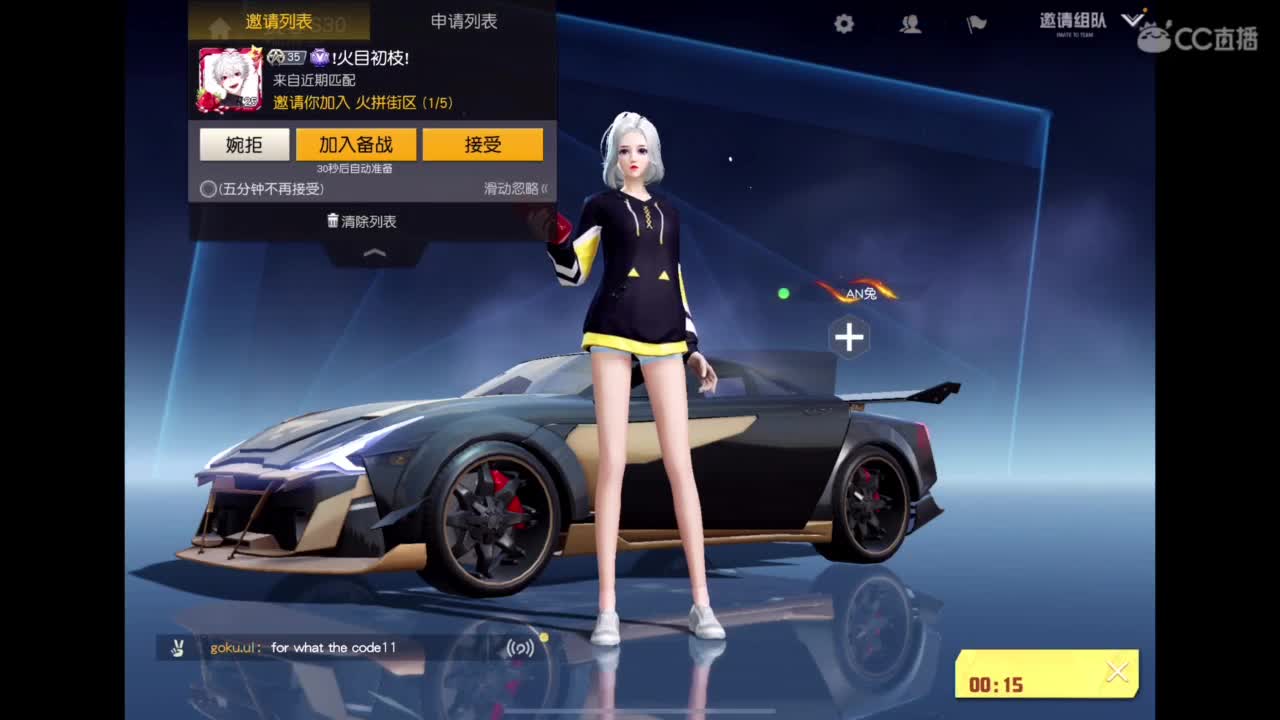Collapse the invite panel with the up chevron
1280x720 pixels.
(374, 255)
